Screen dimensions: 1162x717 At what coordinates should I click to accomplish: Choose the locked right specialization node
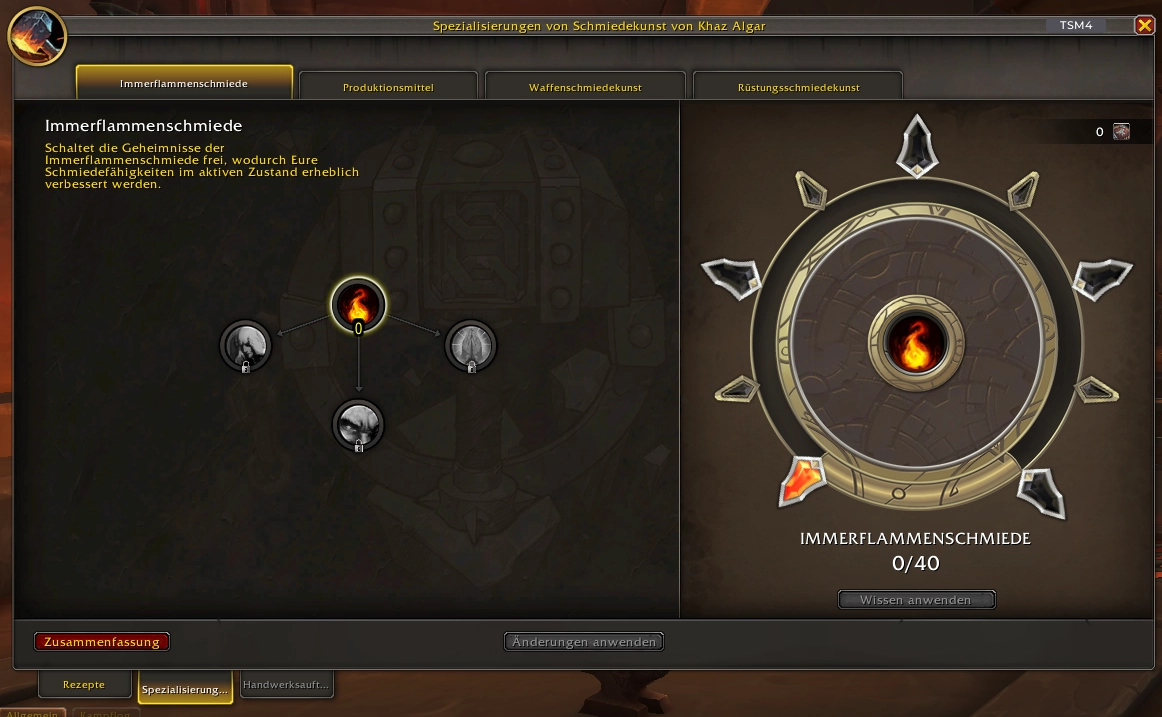pyautogui.click(x=470, y=346)
